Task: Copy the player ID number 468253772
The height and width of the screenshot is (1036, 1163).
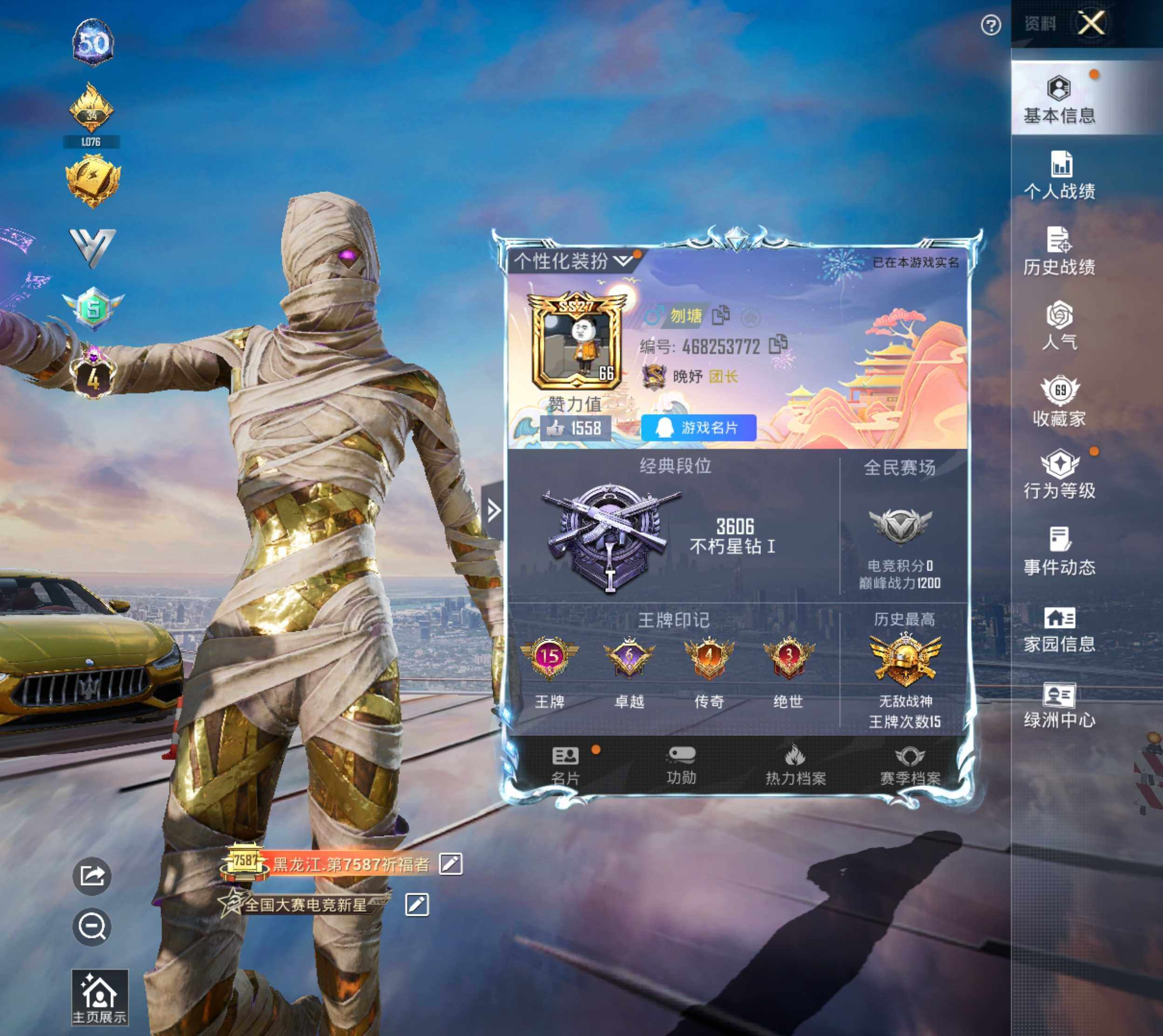Action: 778,344
